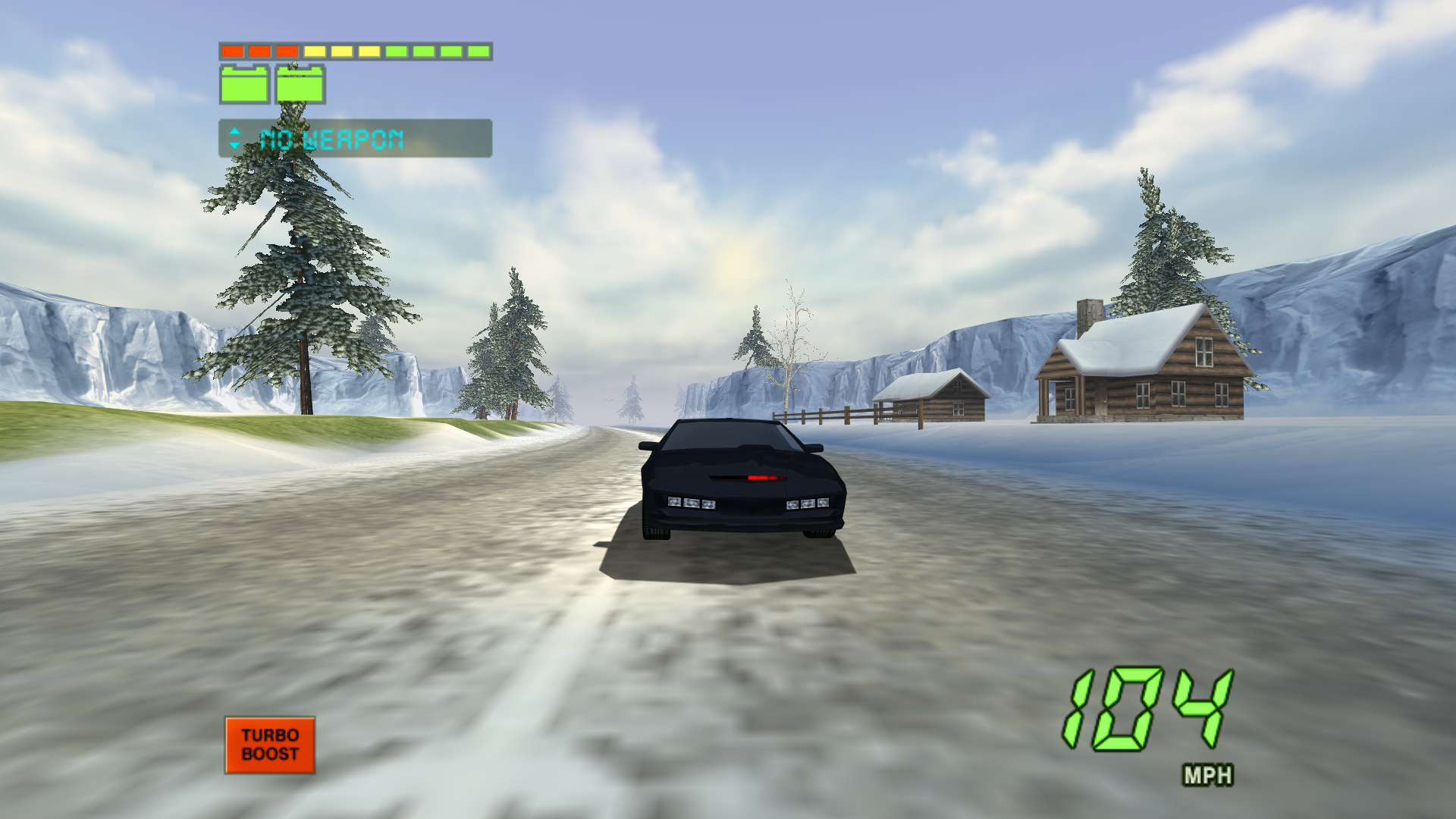Activate the orange Turbo Boost button
The image size is (1456, 819).
pos(270,745)
